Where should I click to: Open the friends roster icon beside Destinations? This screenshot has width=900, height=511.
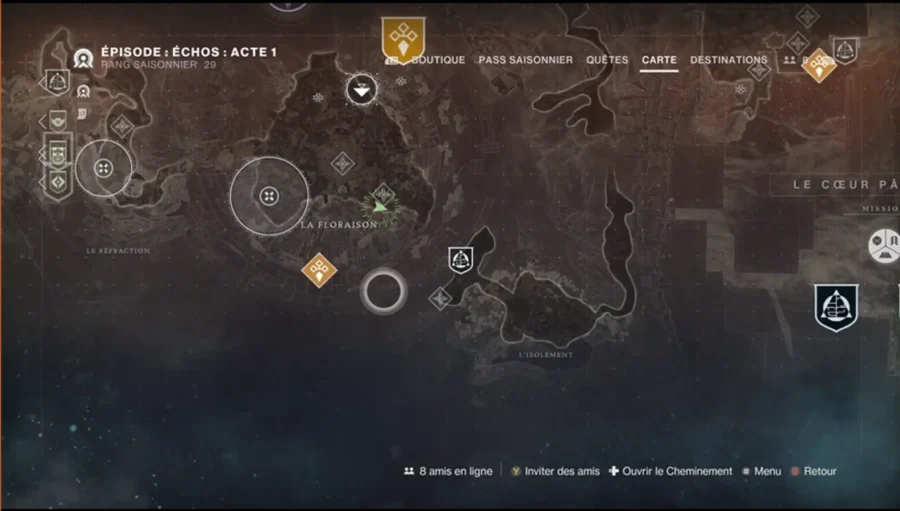click(x=790, y=60)
